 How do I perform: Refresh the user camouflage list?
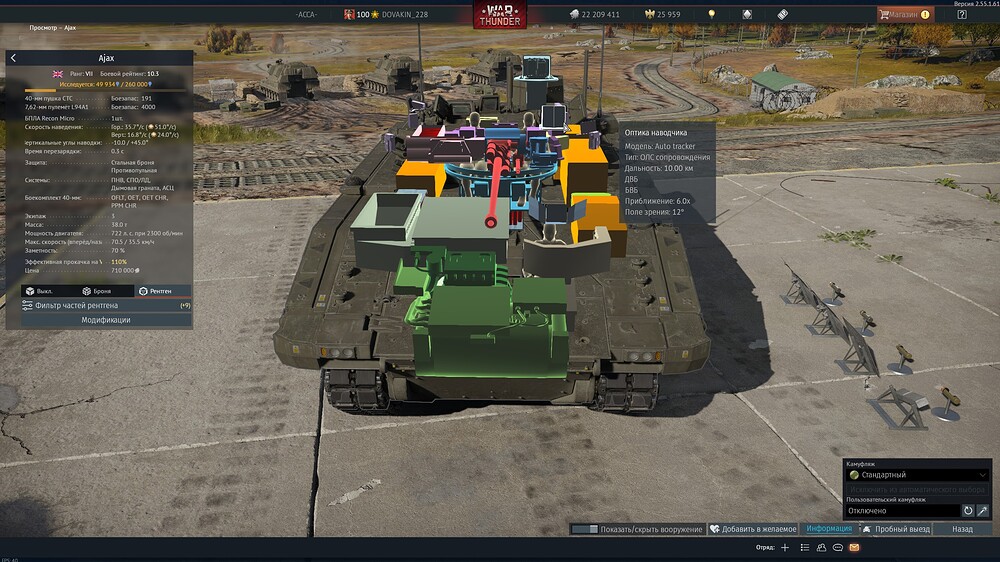(968, 511)
